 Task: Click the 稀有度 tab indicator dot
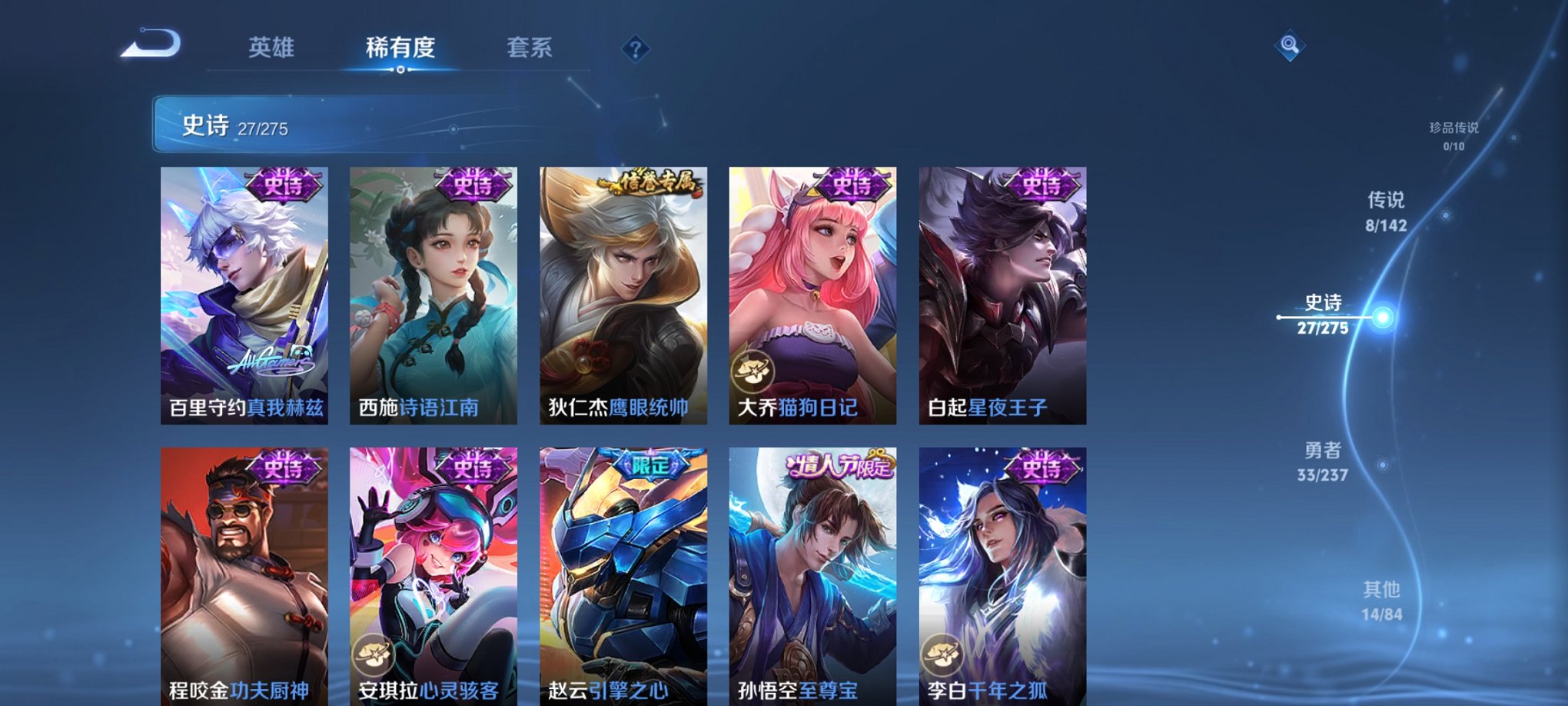pos(401,71)
